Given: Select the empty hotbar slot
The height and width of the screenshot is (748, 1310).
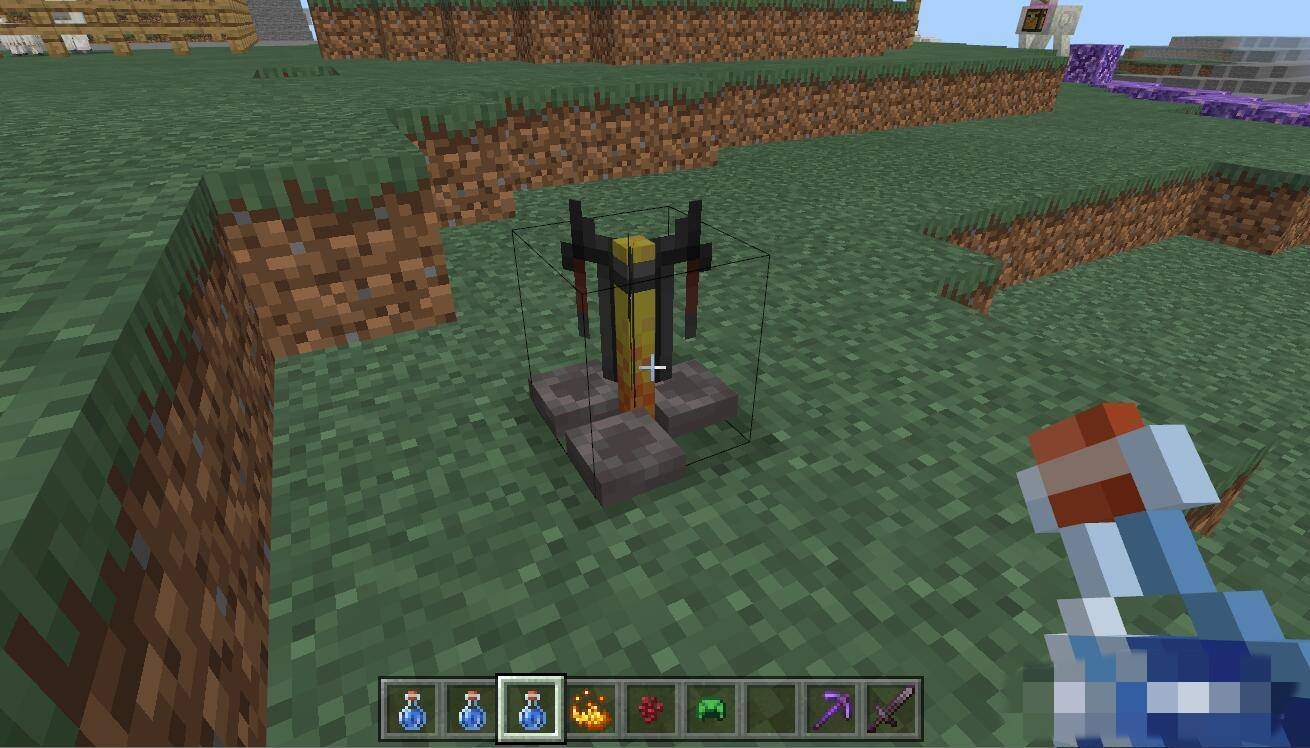Looking at the screenshot, I should click(x=770, y=710).
